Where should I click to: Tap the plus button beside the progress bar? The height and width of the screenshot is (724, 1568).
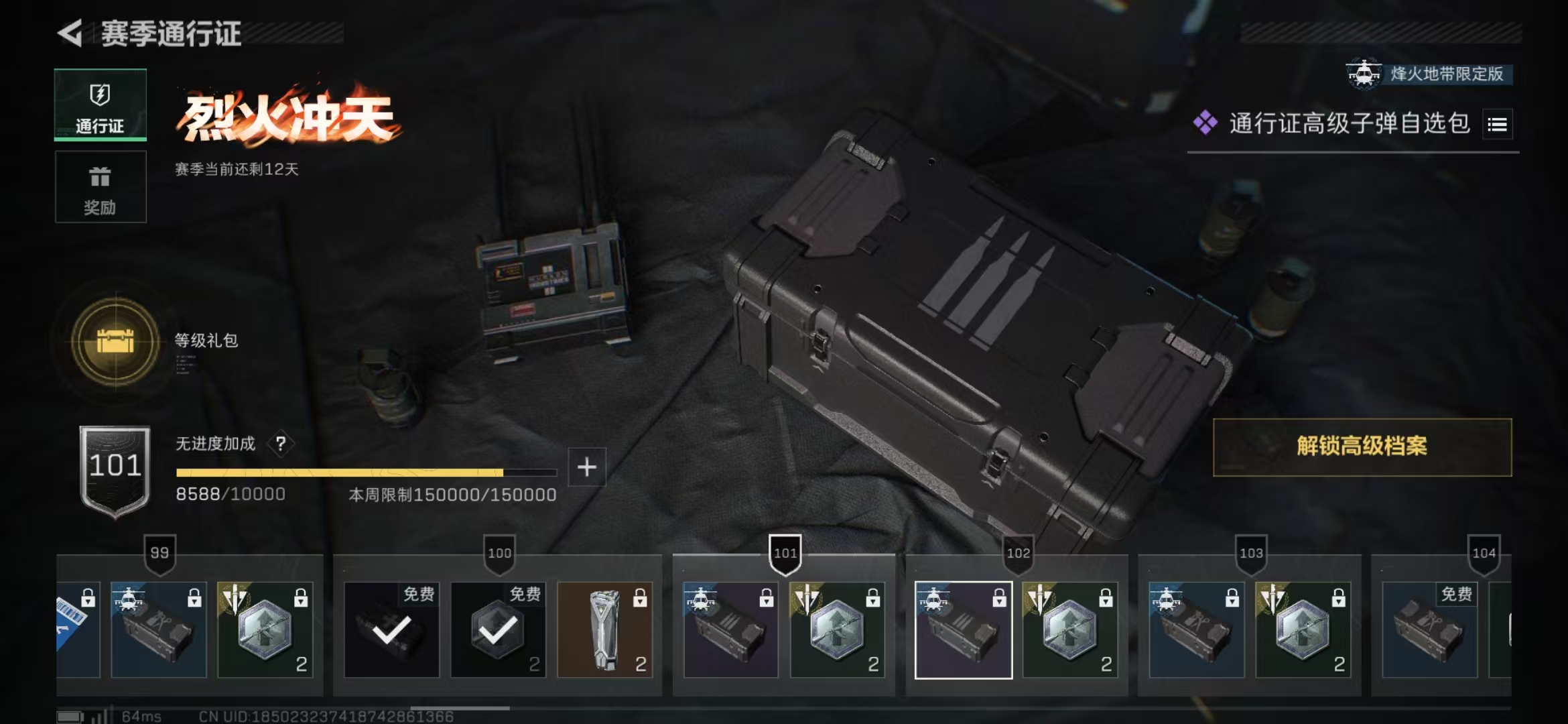pyautogui.click(x=587, y=467)
